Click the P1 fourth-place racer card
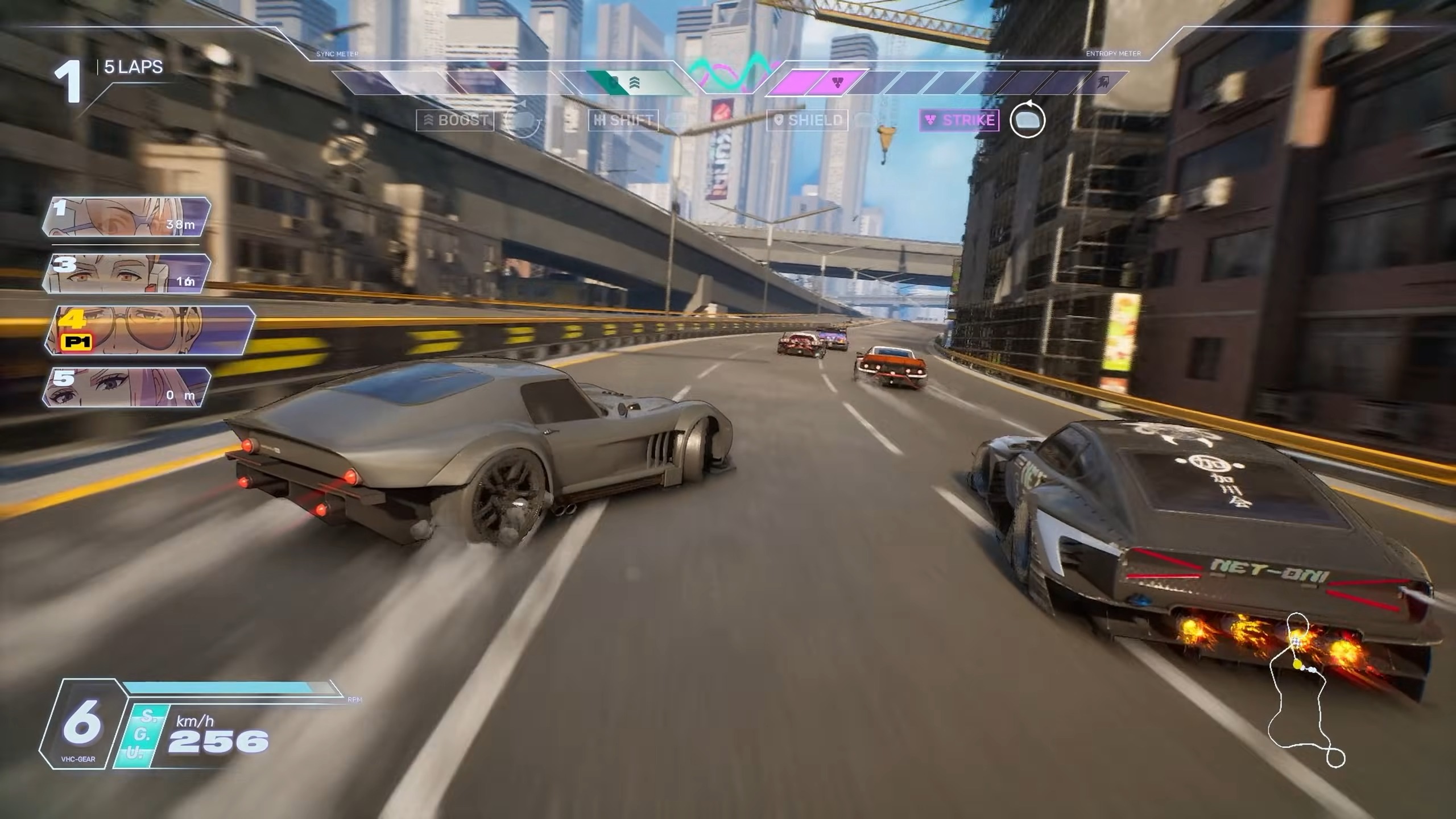The image size is (1456, 819). pos(149,330)
